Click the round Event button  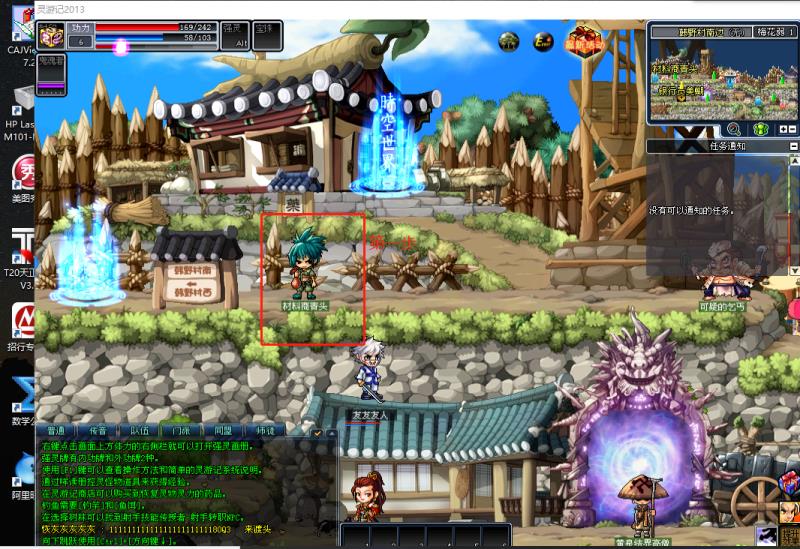pos(543,42)
